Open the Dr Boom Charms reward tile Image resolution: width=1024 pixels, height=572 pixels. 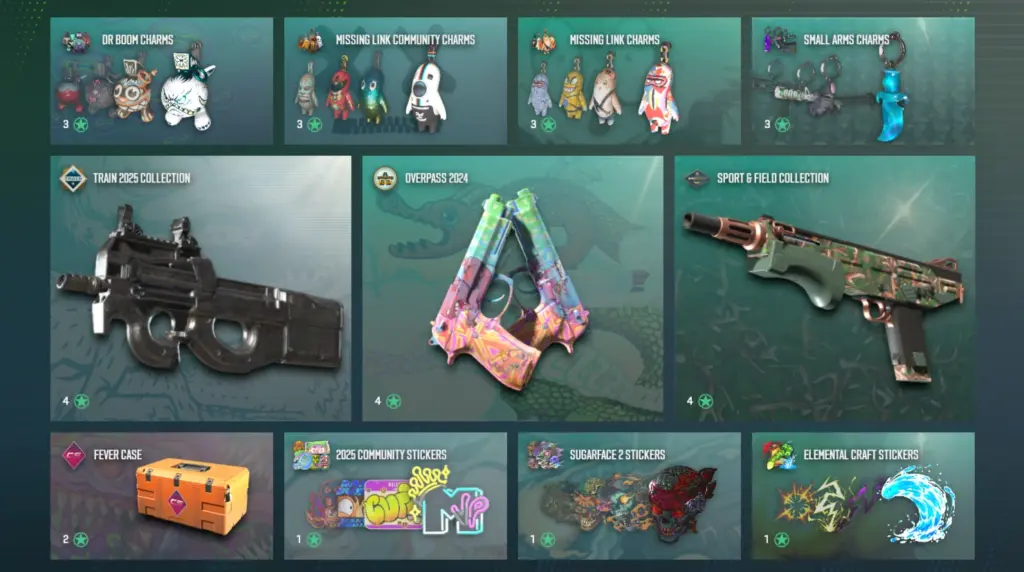161,81
